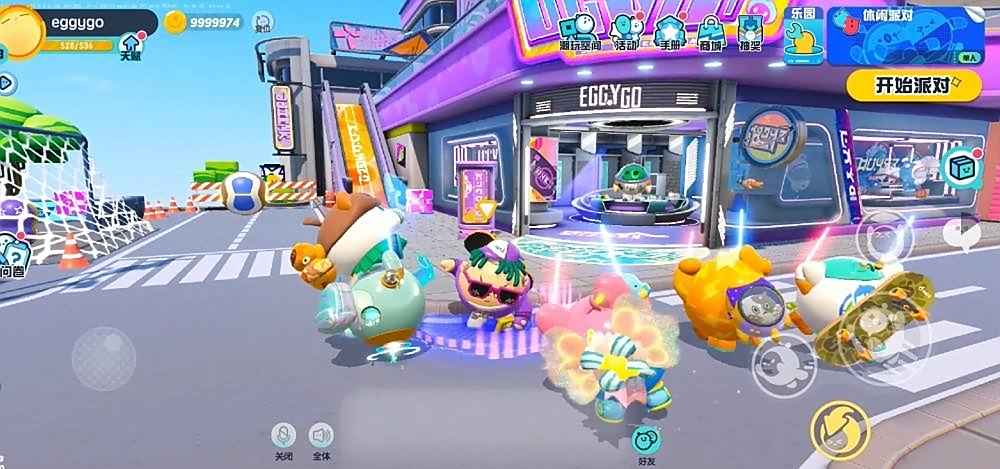Open the 问圈 card icon
Viewport: 1000px width, 469px height.
pos(13,257)
